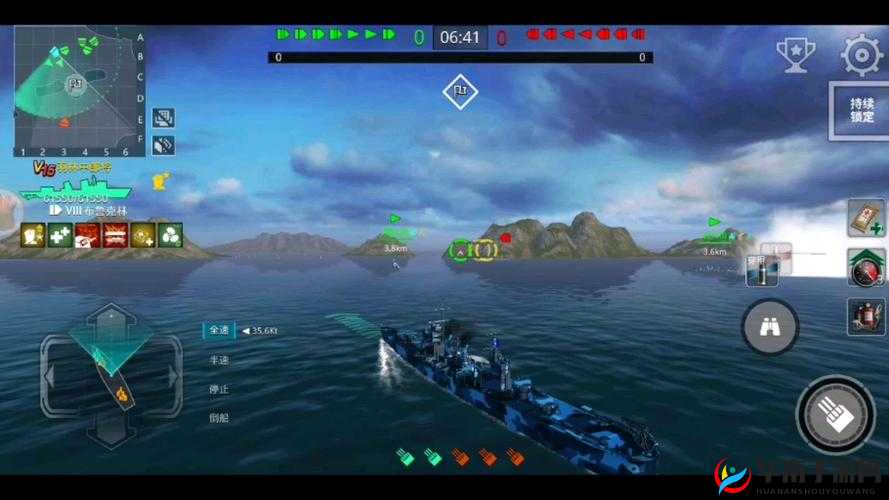Use the fire extinguisher consumable

tap(866, 316)
